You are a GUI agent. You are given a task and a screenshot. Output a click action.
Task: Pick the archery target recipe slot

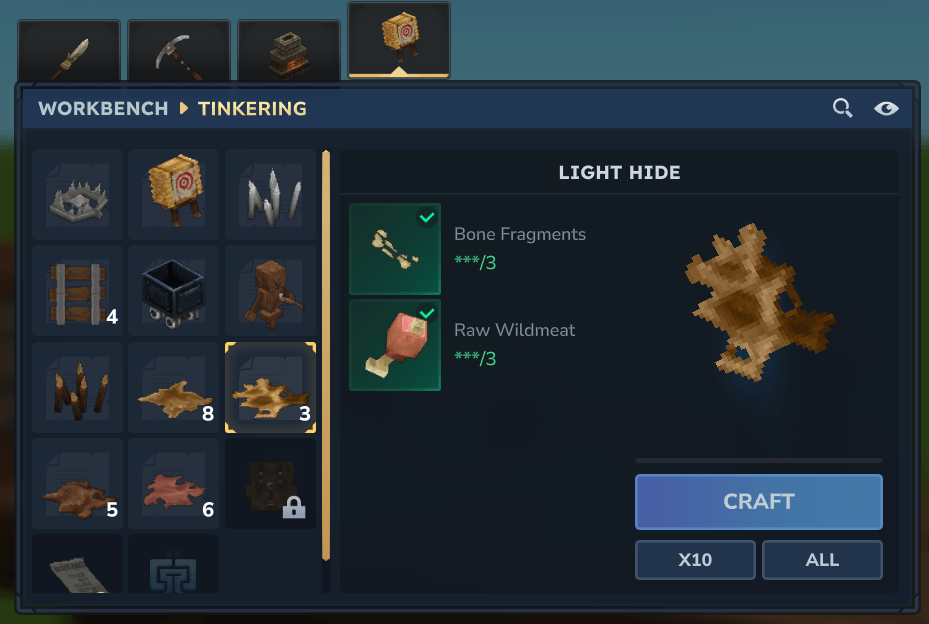[174, 195]
